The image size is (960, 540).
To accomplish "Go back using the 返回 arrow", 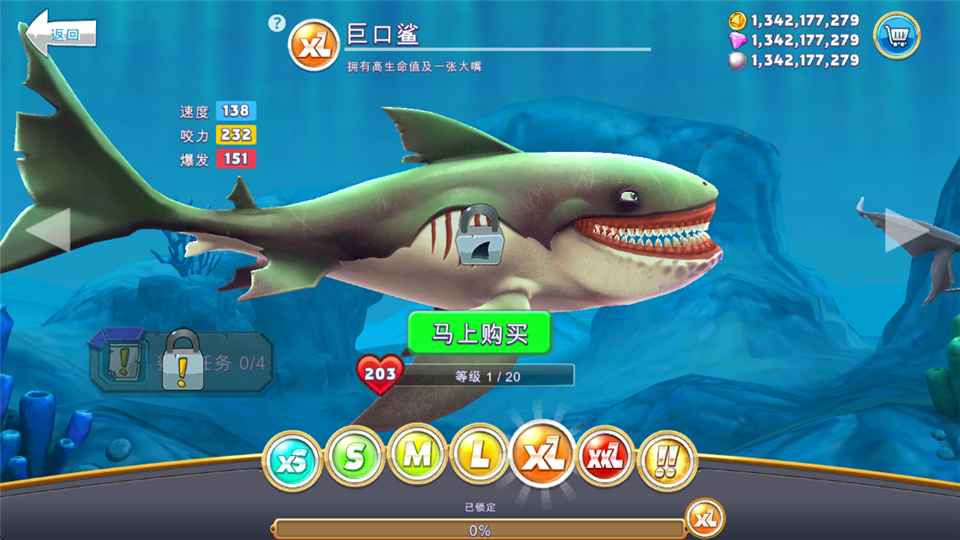I will point(60,34).
